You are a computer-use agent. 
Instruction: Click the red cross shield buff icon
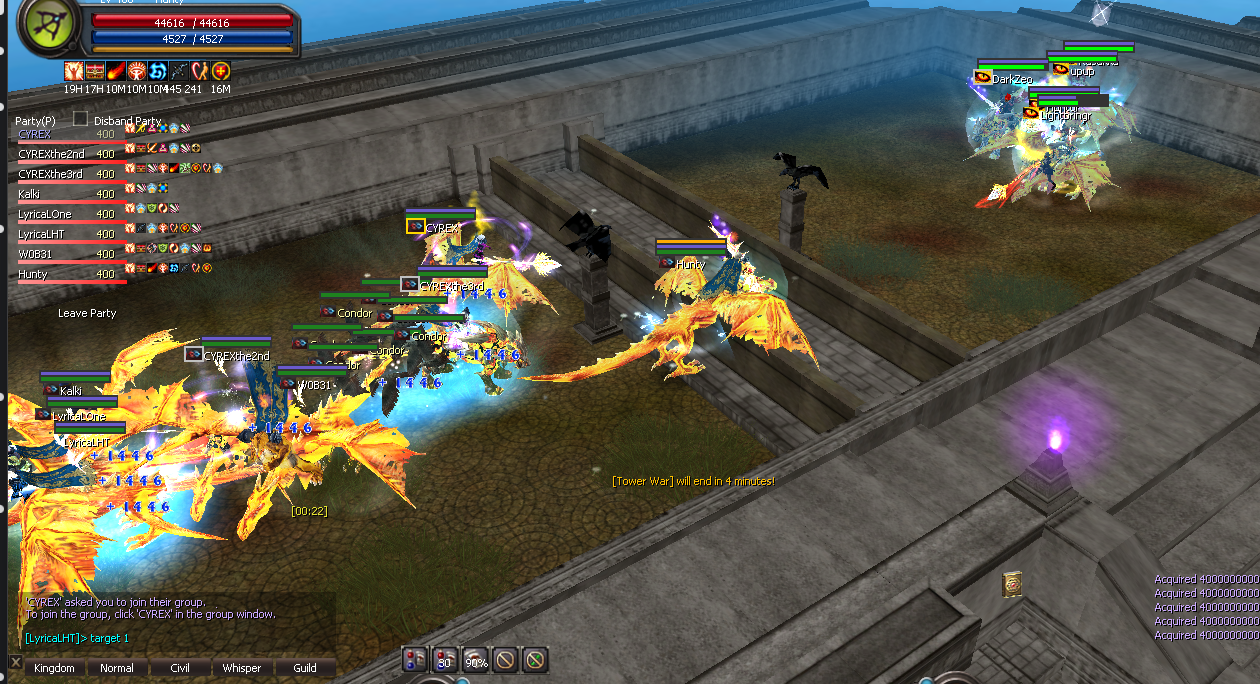tap(221, 71)
